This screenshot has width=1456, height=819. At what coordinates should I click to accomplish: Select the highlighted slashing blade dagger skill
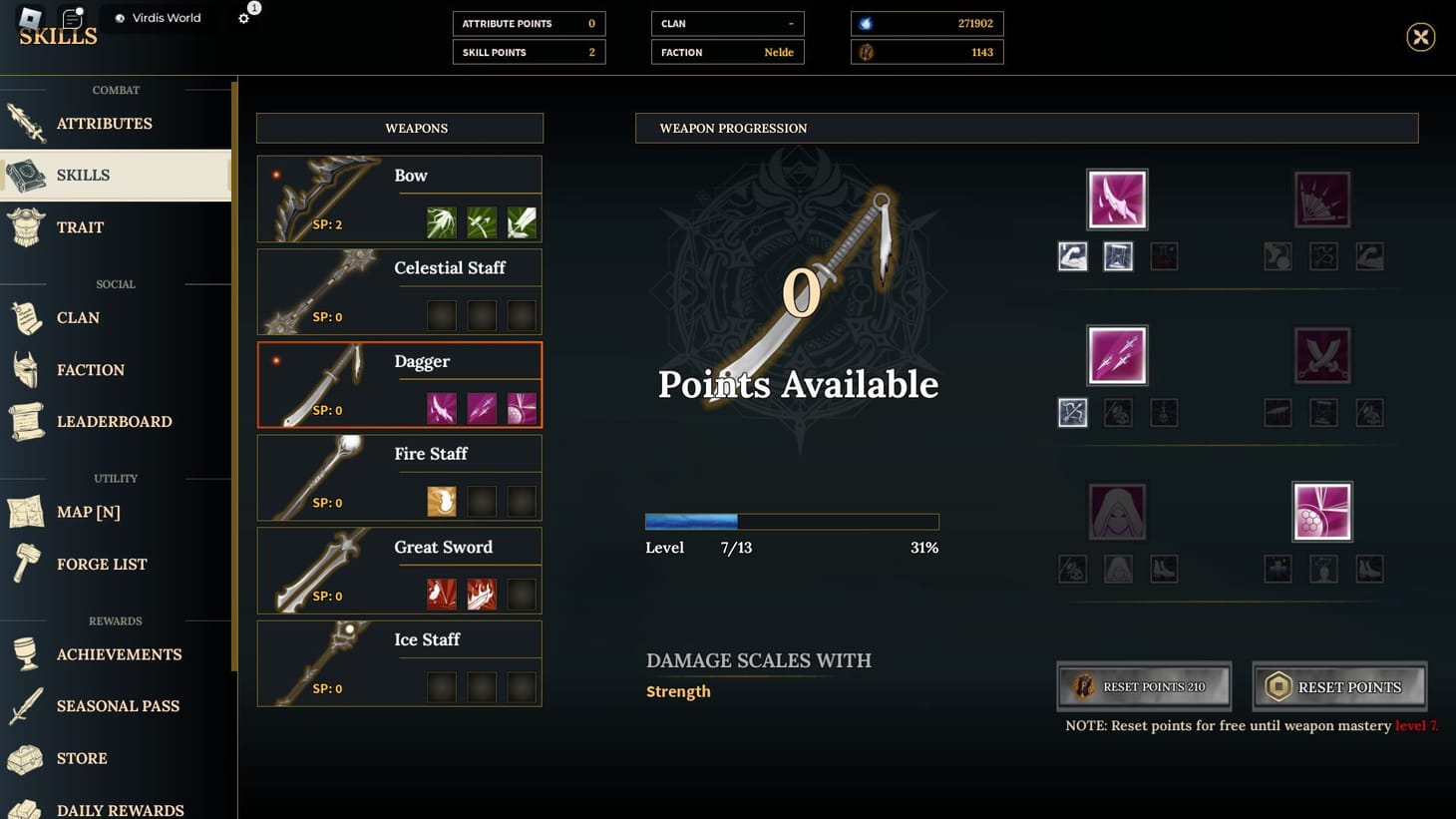[x=1117, y=198]
